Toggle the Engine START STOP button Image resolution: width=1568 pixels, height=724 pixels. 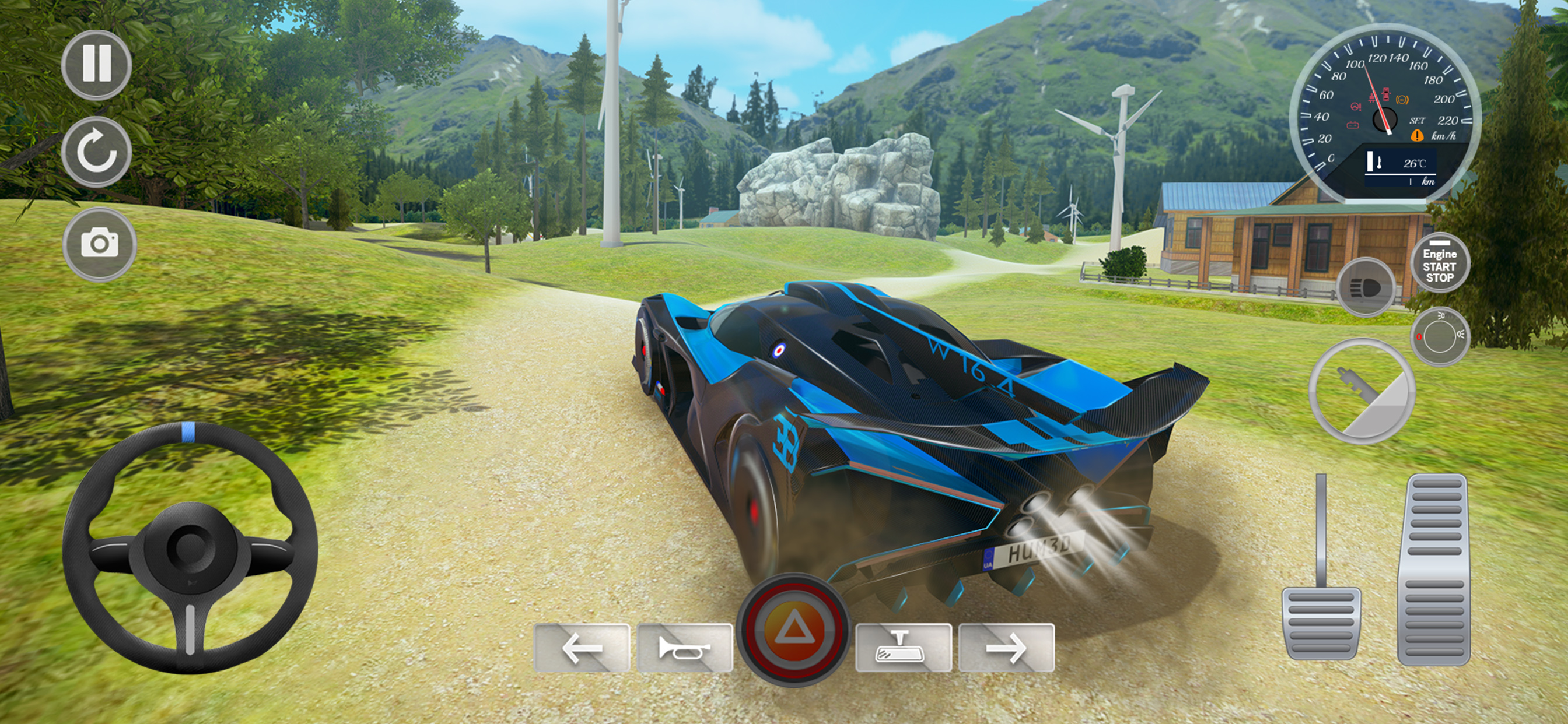pos(1440,263)
